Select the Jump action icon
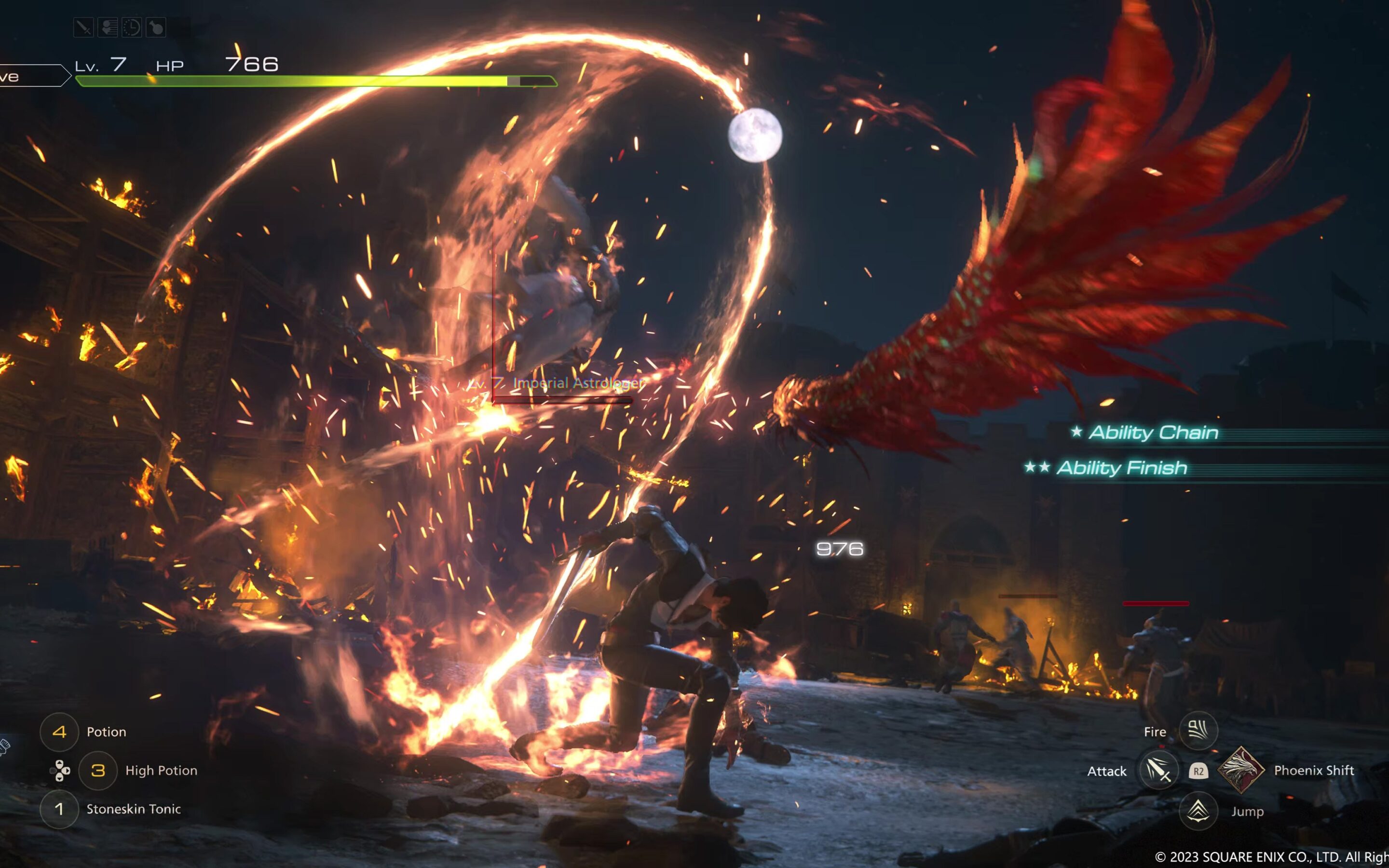The height and width of the screenshot is (868, 1389). tap(1198, 811)
